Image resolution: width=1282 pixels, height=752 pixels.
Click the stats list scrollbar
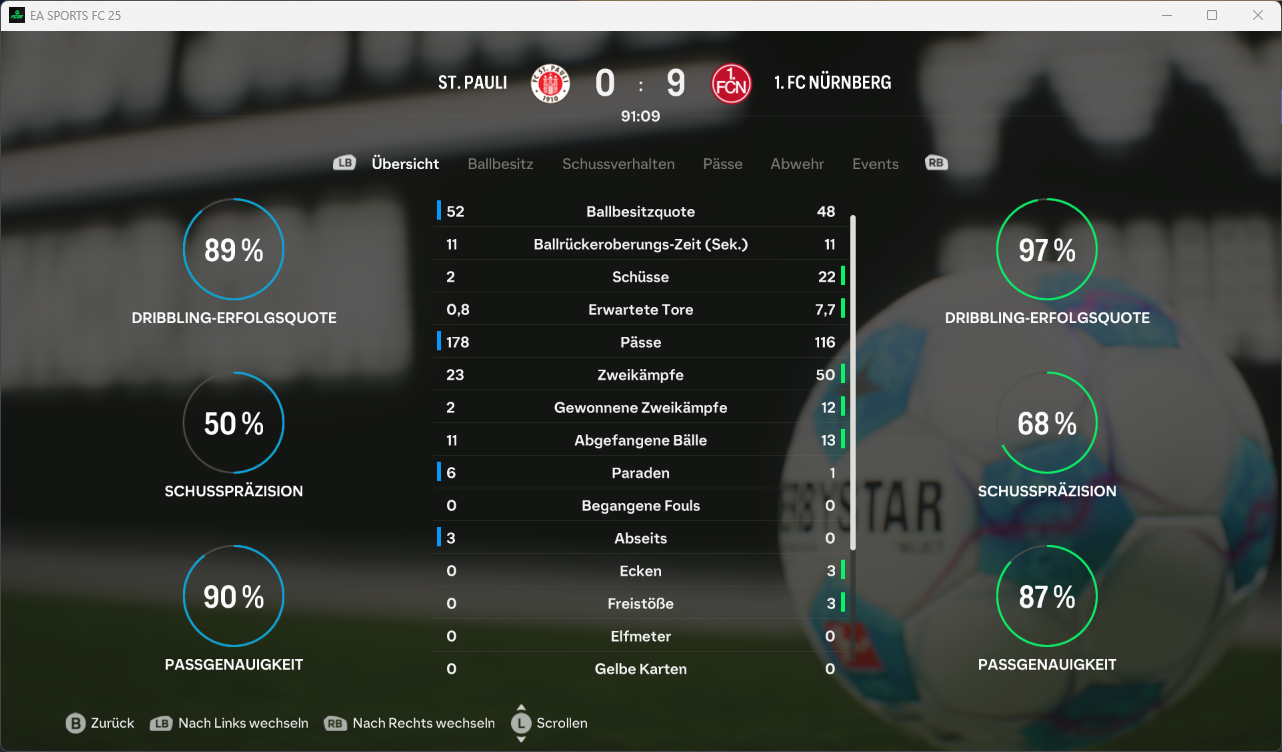coord(853,380)
